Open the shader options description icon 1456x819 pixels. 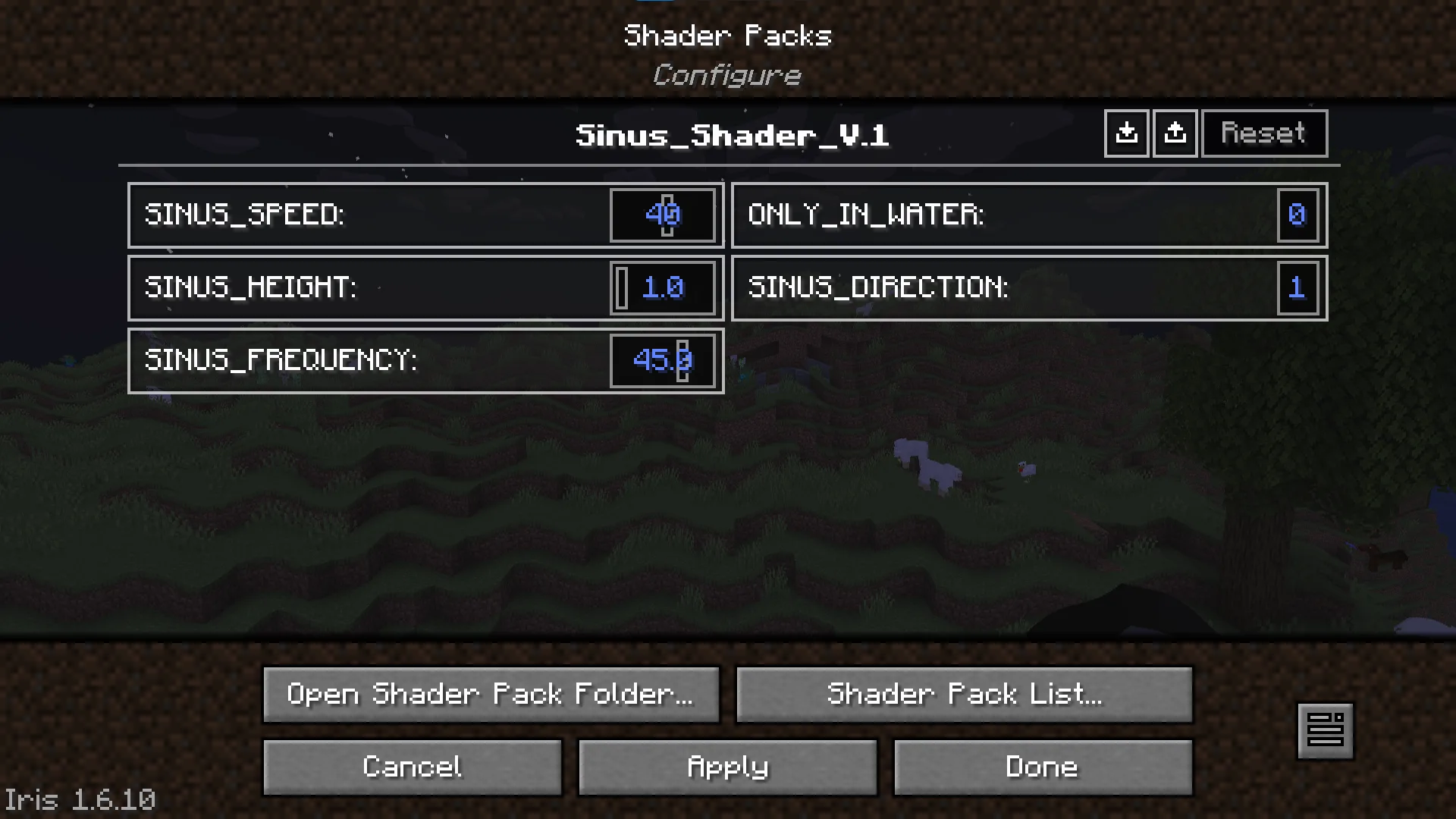tap(1327, 730)
